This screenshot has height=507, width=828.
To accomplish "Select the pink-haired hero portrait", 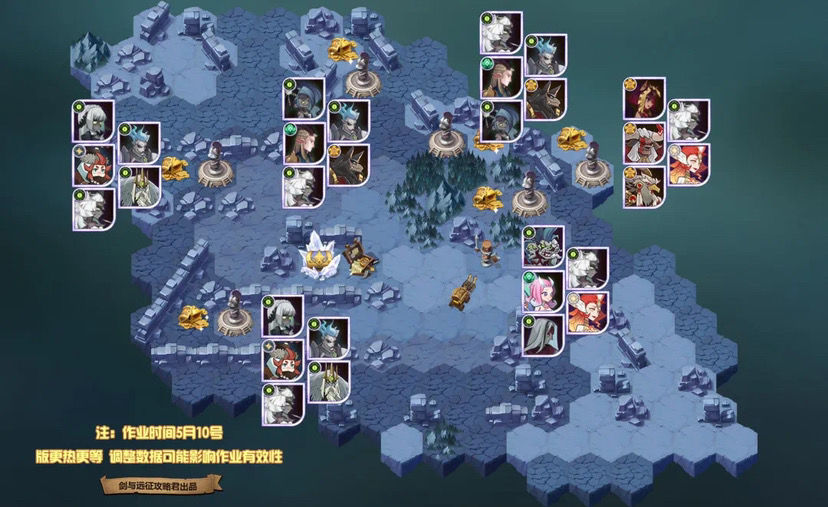I will (x=544, y=290).
